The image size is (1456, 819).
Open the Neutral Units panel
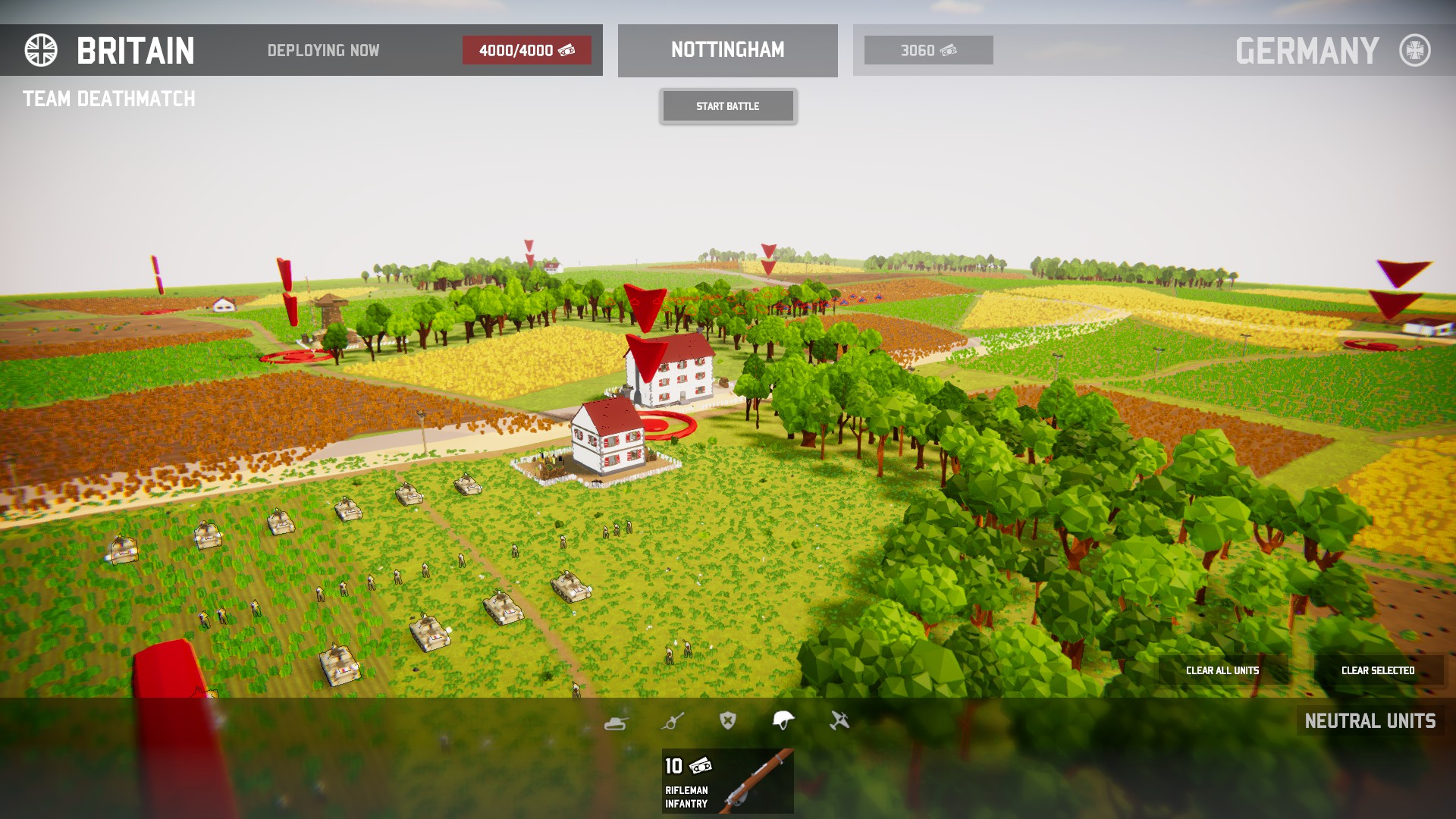(x=1370, y=720)
